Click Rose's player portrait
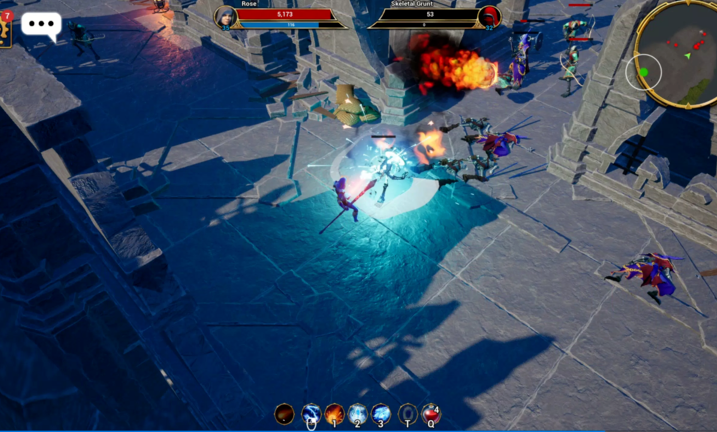Screen dimensions: 717x432 [x=225, y=17]
